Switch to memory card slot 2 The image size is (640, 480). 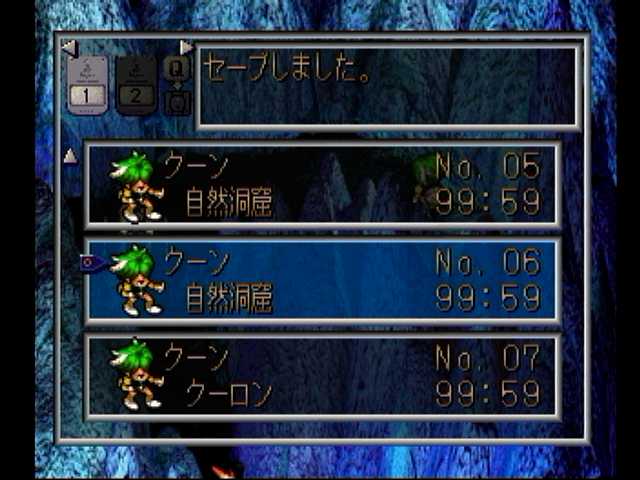pos(135,86)
